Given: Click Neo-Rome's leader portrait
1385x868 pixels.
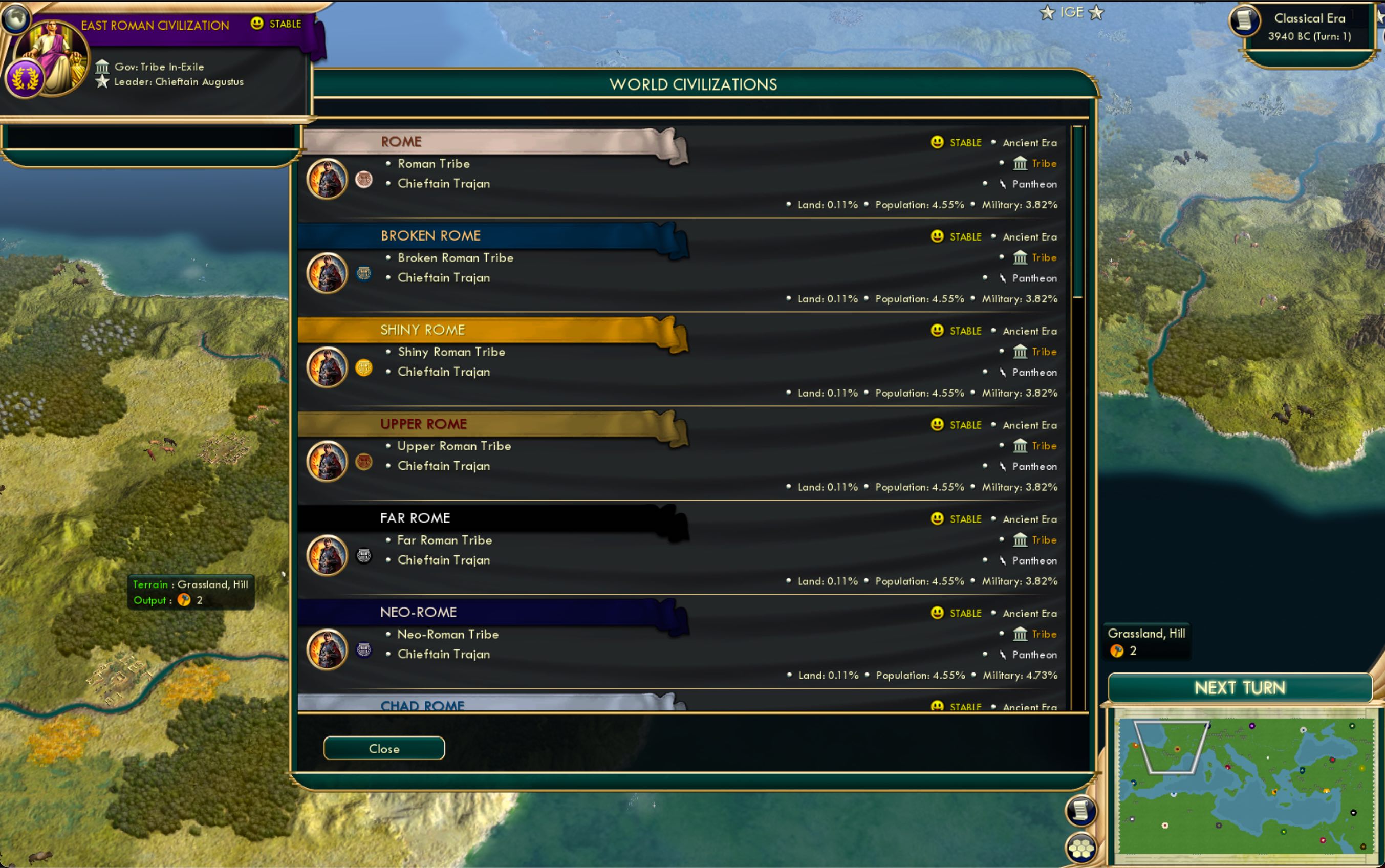Looking at the screenshot, I should [327, 650].
